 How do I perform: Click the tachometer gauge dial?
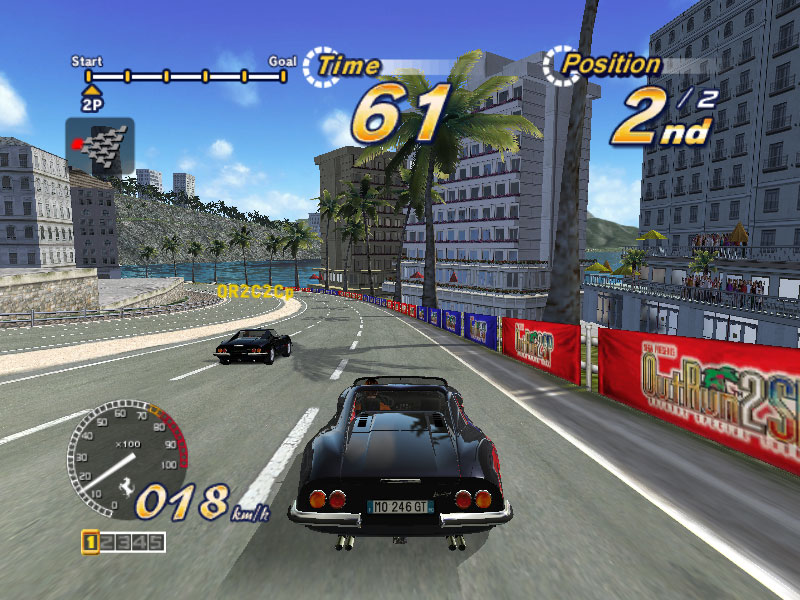pyautogui.click(x=127, y=458)
